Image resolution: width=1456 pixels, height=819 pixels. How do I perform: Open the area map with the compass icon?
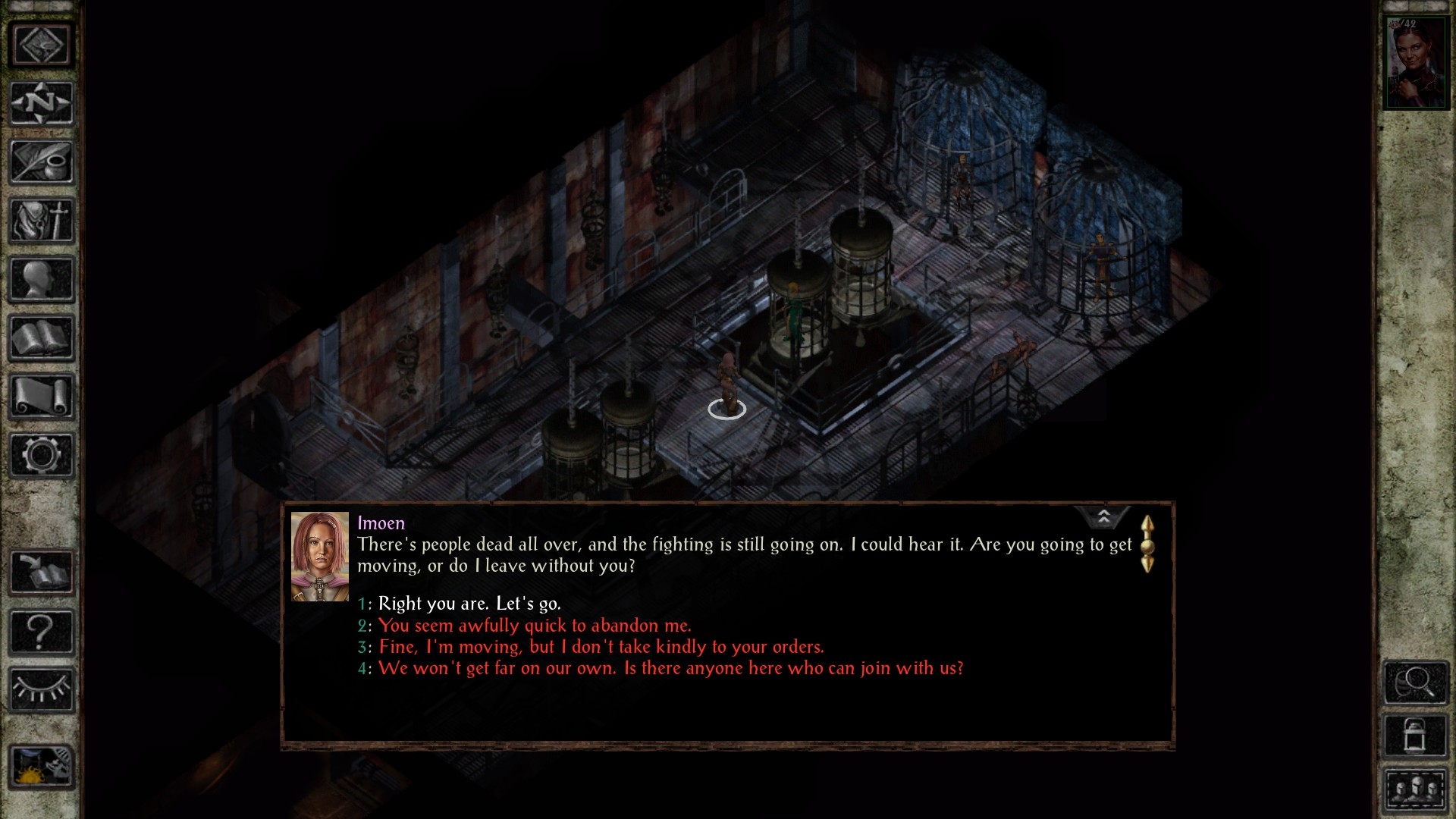coord(42,103)
